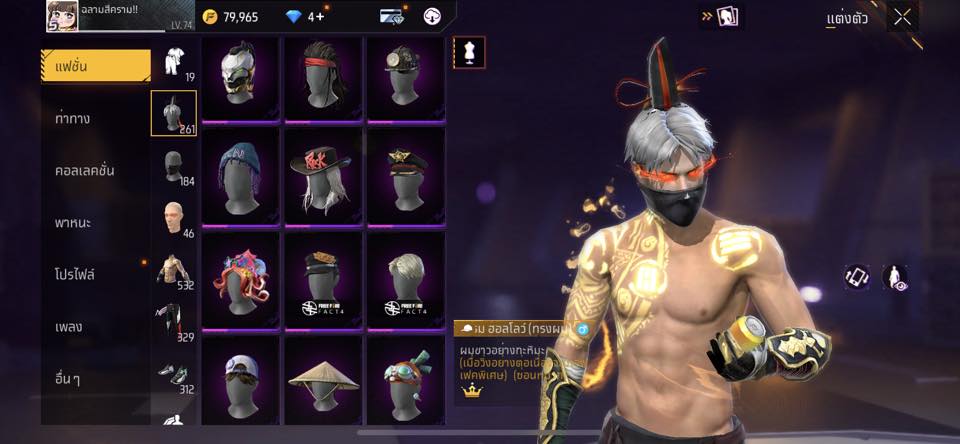960x444 pixels.
Task: Choose the blue beanie headwear
Action: coord(240,178)
